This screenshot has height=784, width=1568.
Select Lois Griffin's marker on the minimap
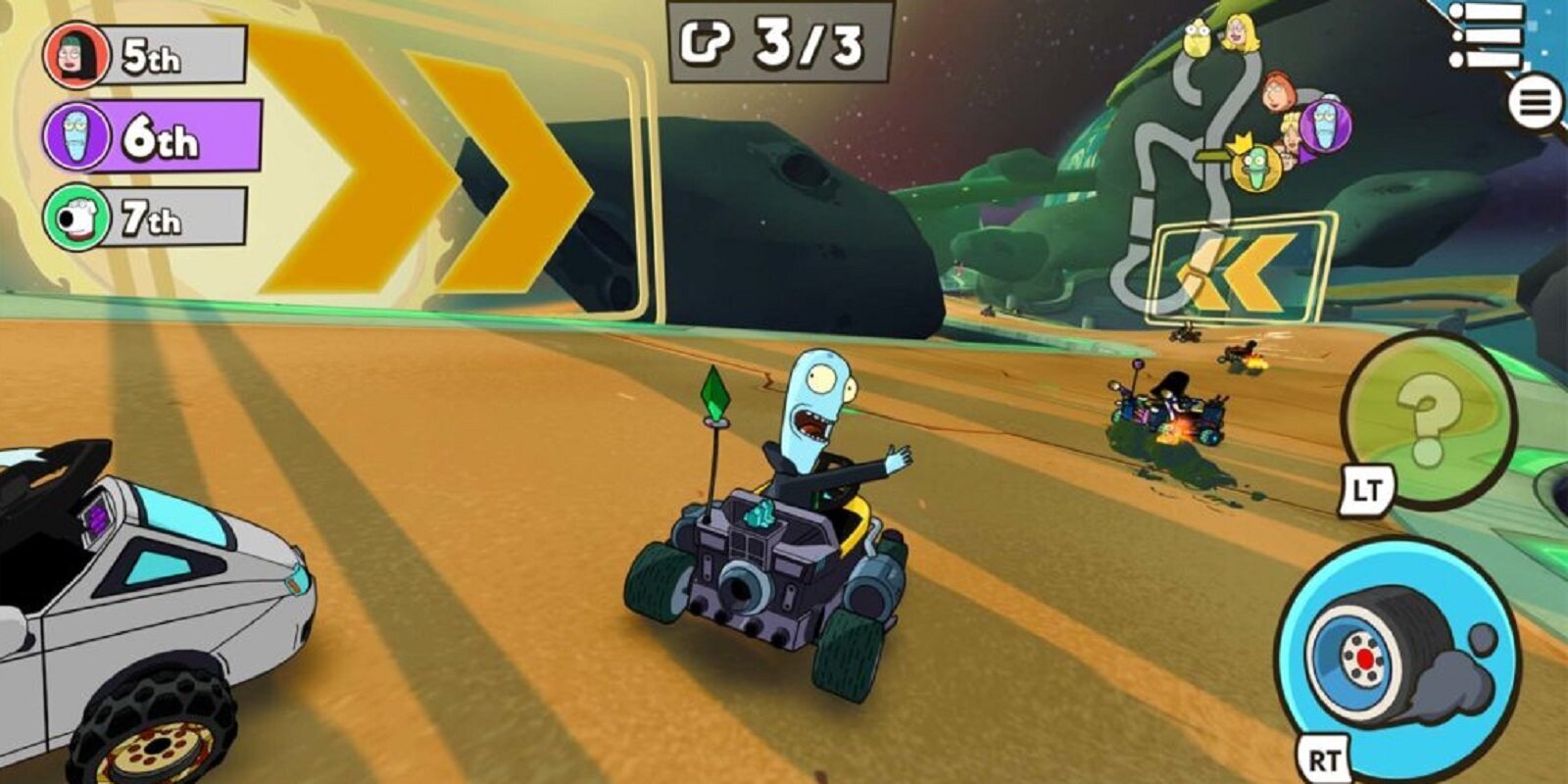click(x=1278, y=91)
